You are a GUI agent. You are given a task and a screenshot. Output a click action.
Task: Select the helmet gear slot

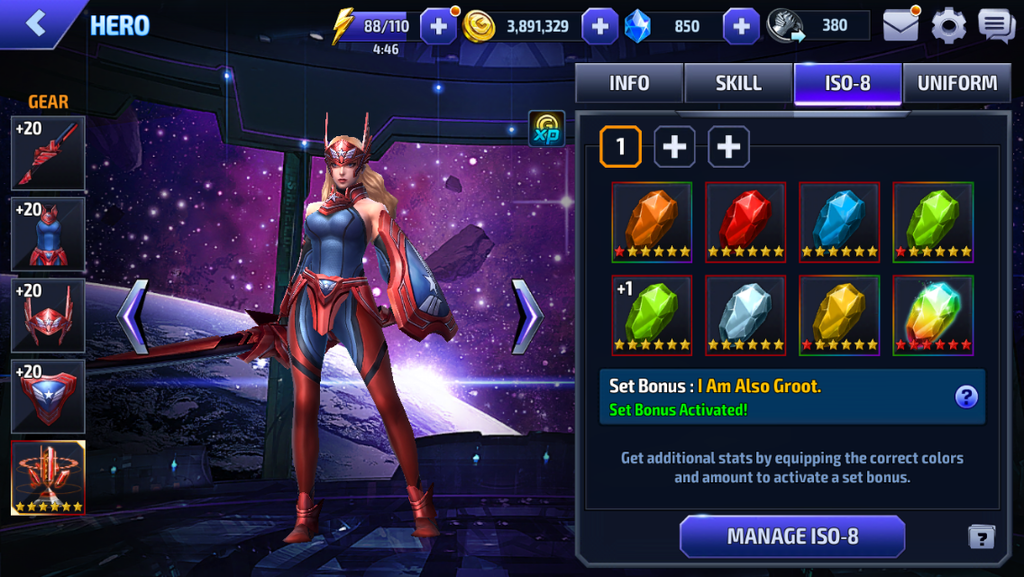(48, 315)
